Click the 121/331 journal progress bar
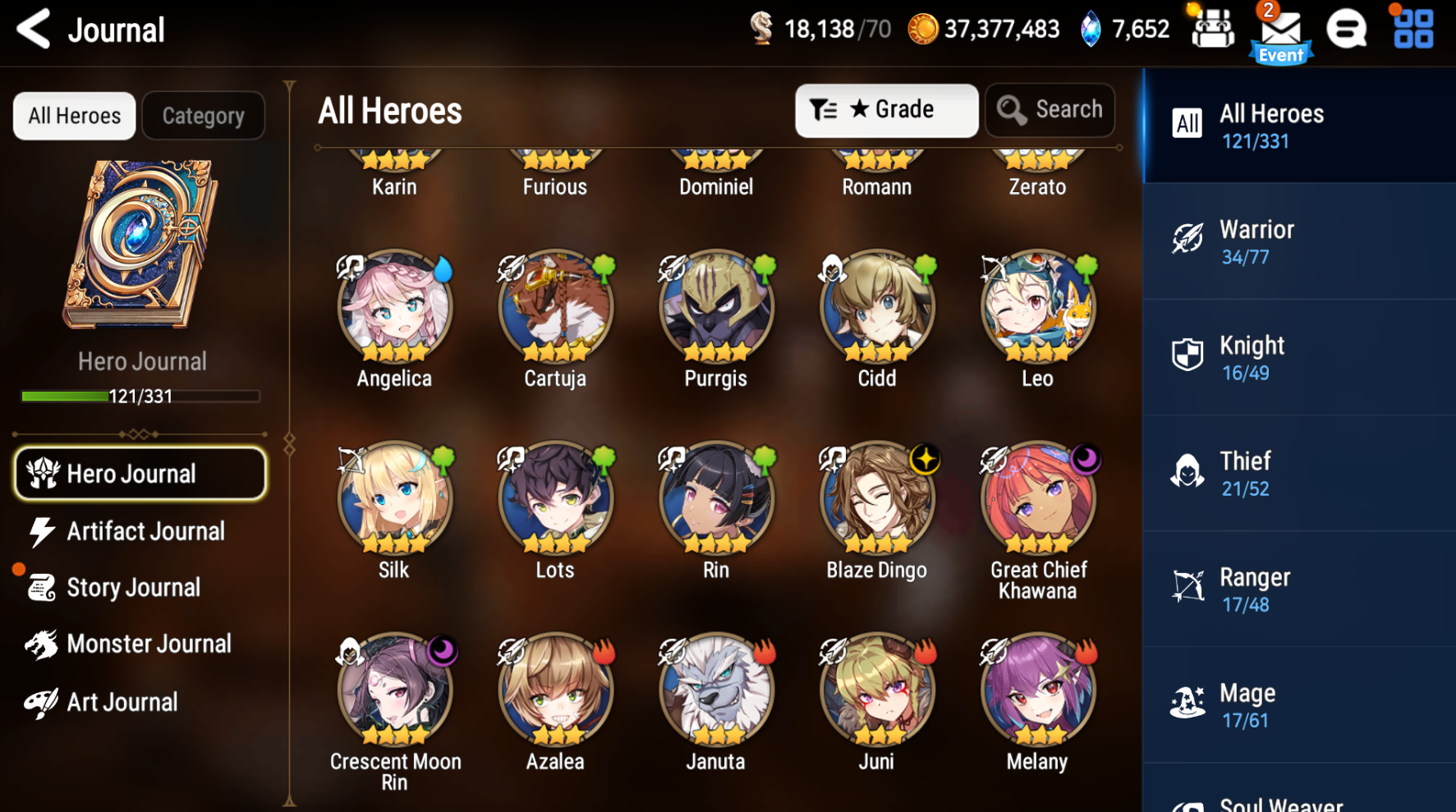Viewport: 1456px width, 812px height. click(x=140, y=396)
